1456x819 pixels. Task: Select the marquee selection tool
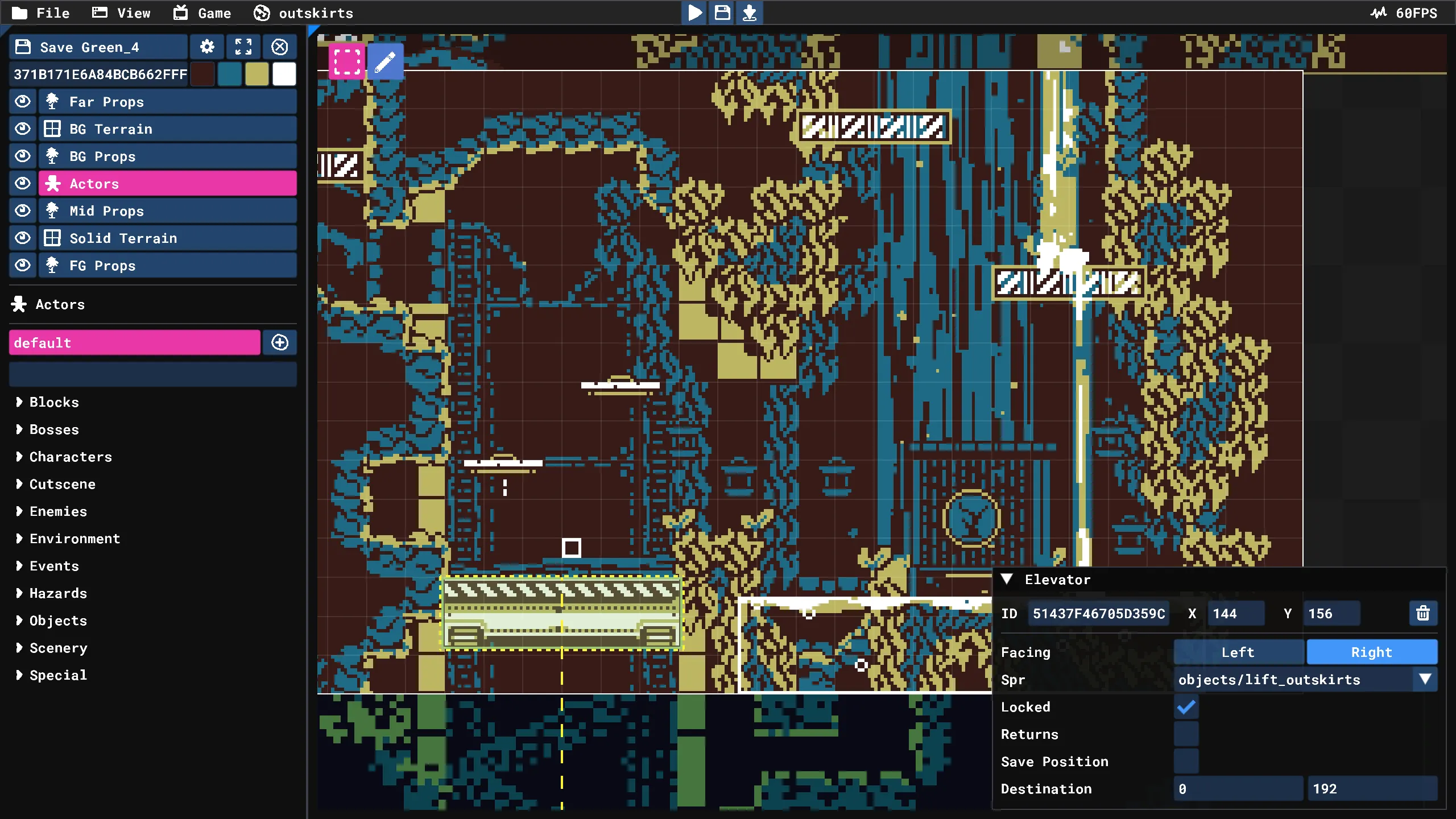(346, 60)
